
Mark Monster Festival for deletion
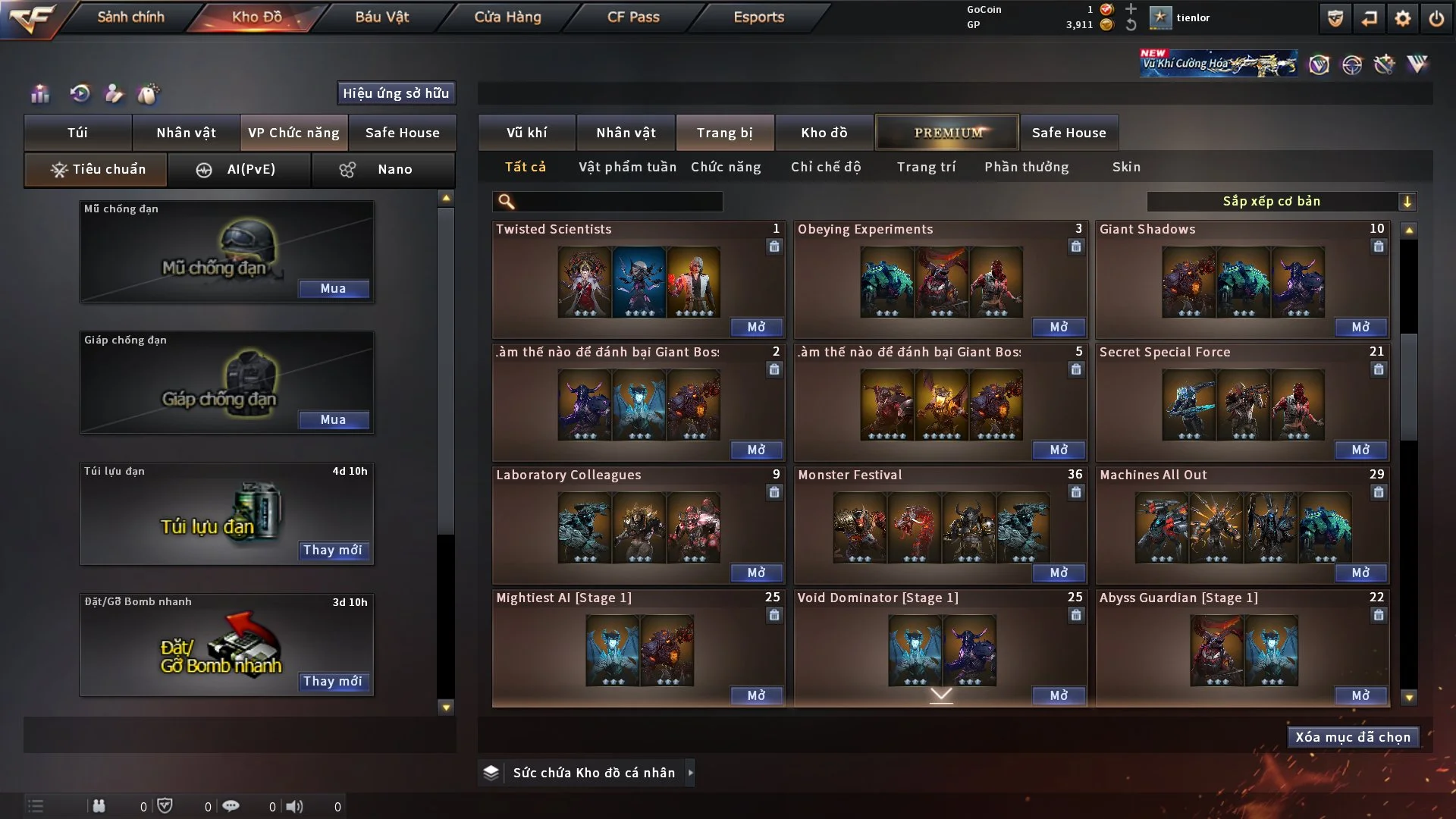(1076, 492)
